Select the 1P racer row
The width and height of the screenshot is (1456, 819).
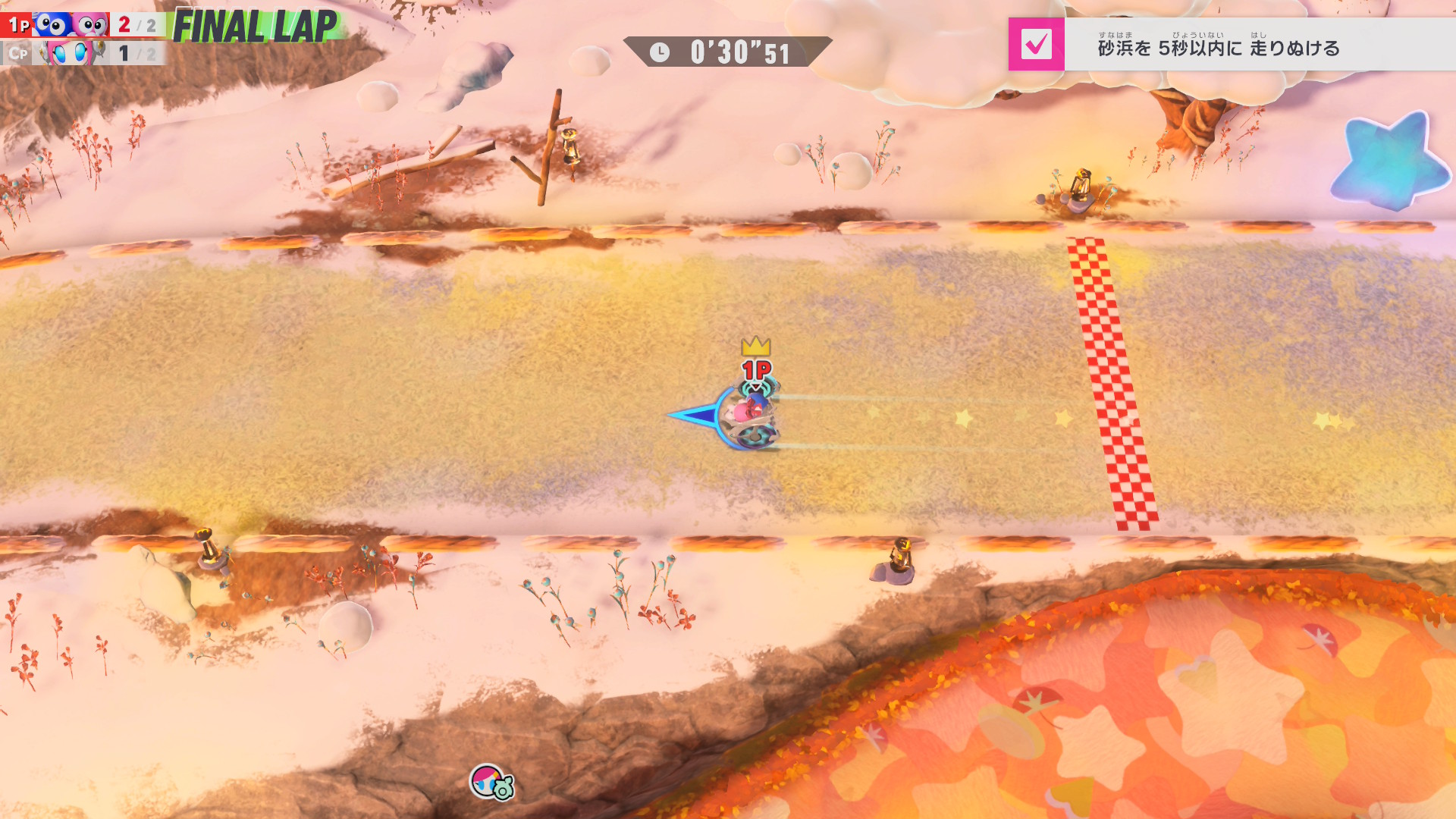click(x=82, y=25)
